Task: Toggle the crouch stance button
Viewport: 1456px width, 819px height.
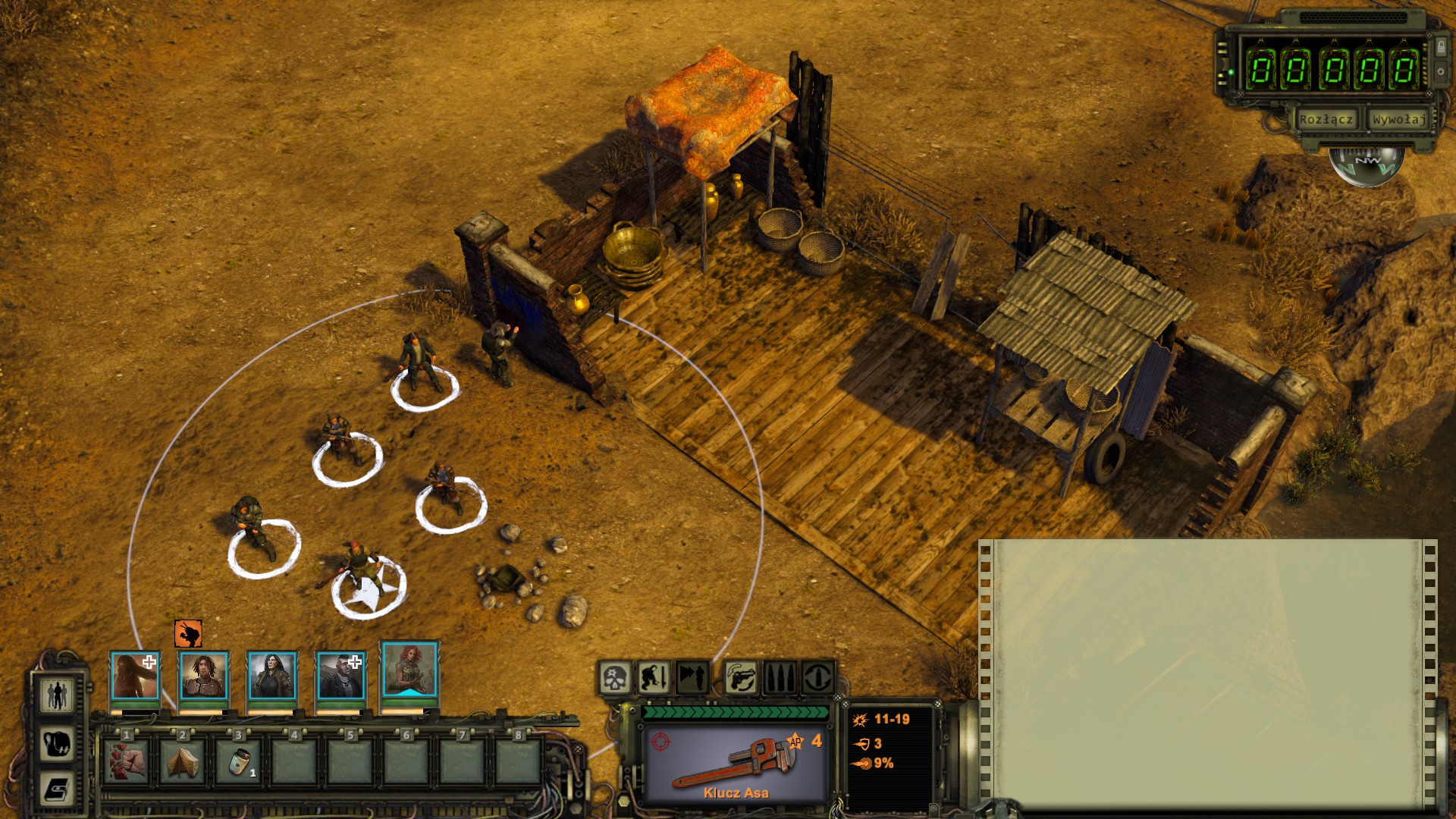Action: click(653, 677)
